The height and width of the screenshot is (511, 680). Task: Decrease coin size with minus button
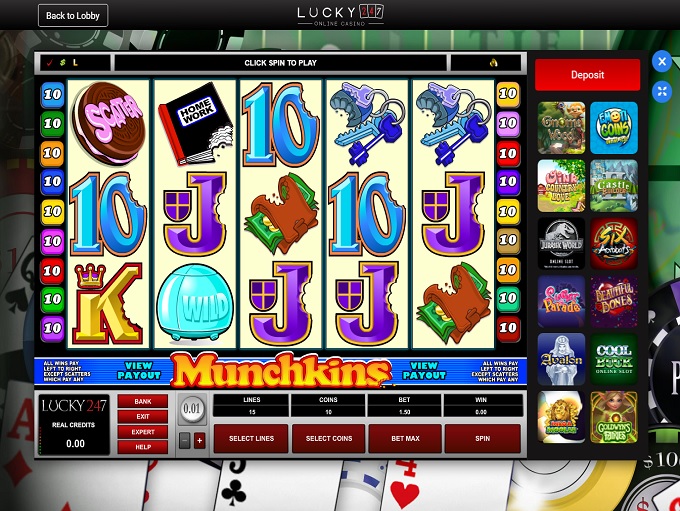pyautogui.click(x=185, y=440)
